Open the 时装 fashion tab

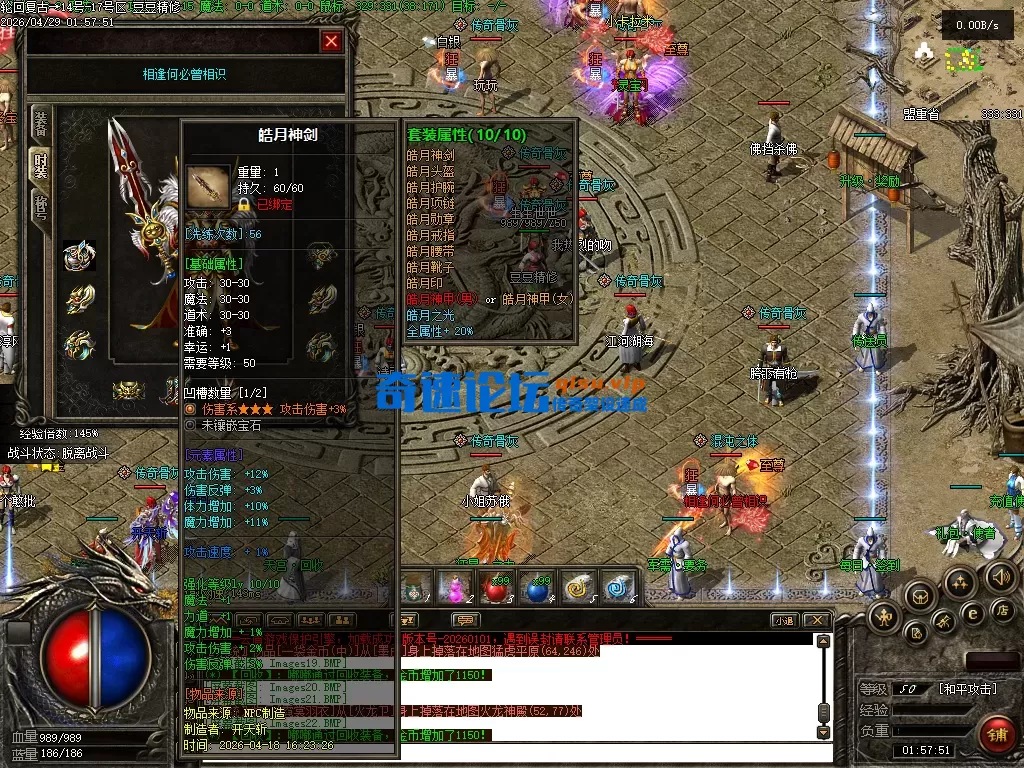click(41, 165)
